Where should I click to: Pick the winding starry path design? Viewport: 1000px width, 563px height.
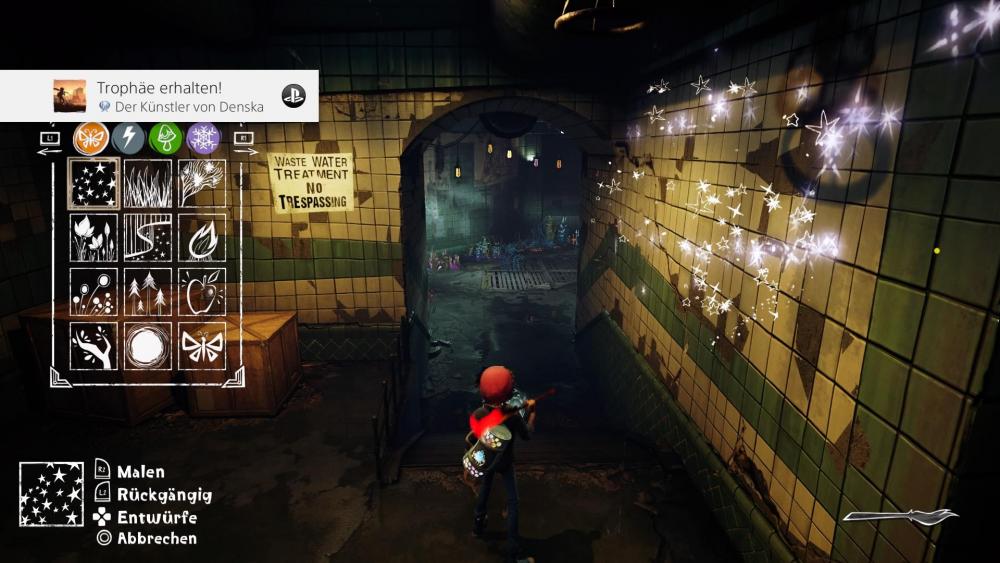(148, 238)
